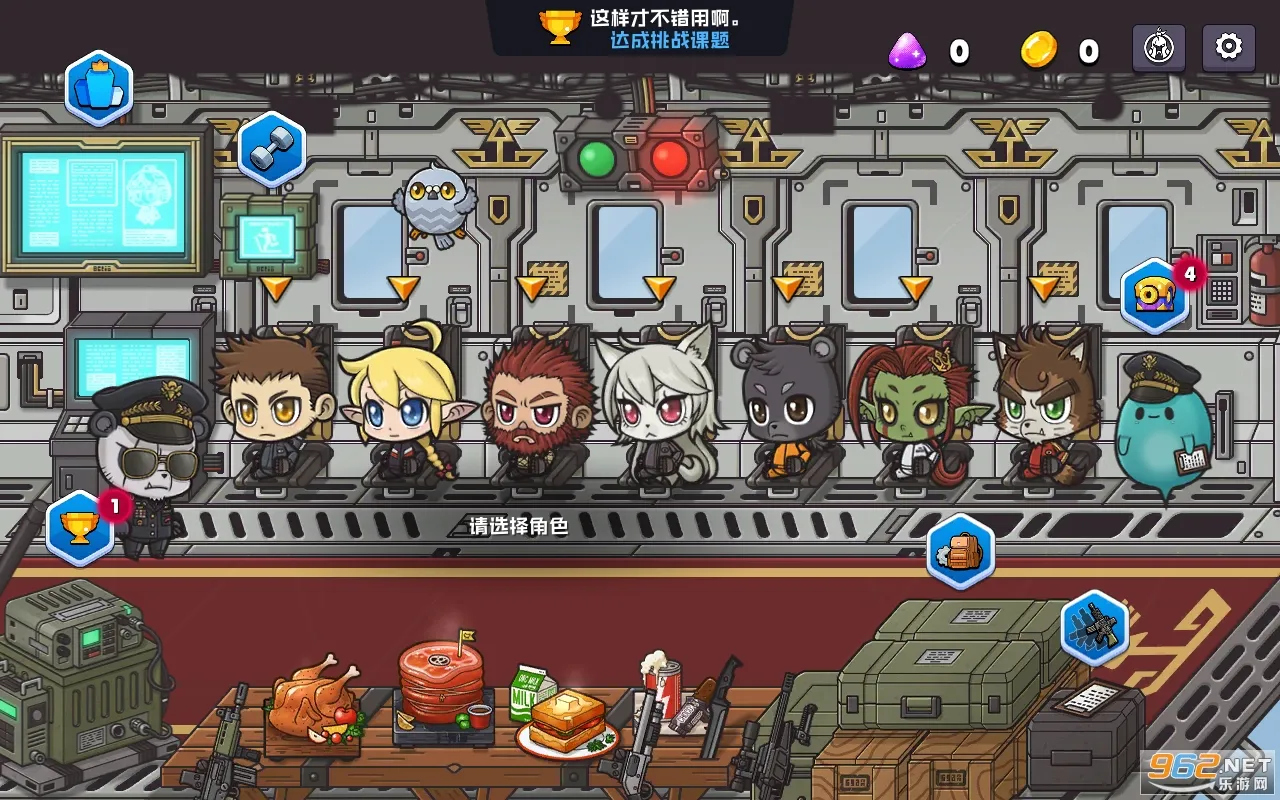Open the treasure chest icon with badge 4
This screenshot has height=800, width=1280.
(1155, 295)
